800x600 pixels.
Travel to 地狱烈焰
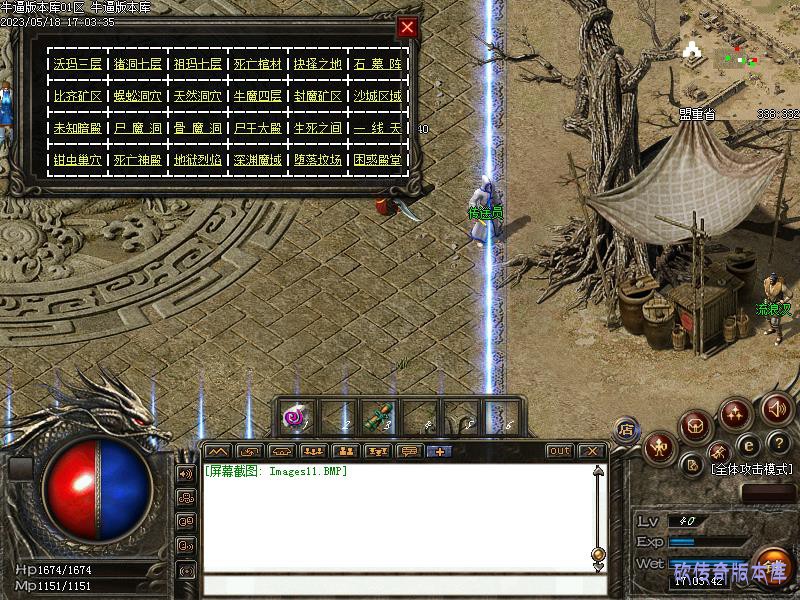[x=197, y=159]
